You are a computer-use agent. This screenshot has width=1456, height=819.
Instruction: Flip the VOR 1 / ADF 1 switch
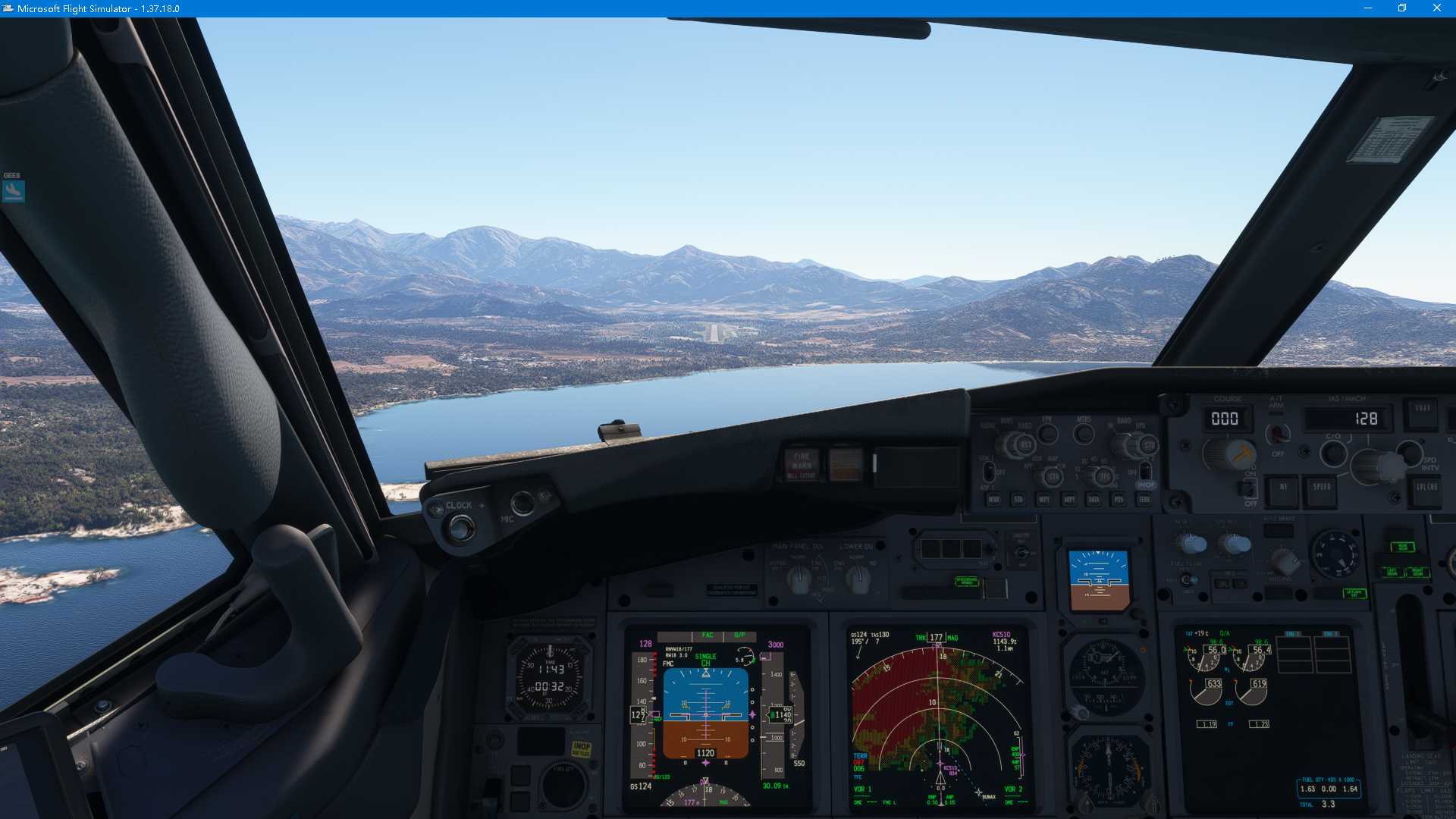990,472
